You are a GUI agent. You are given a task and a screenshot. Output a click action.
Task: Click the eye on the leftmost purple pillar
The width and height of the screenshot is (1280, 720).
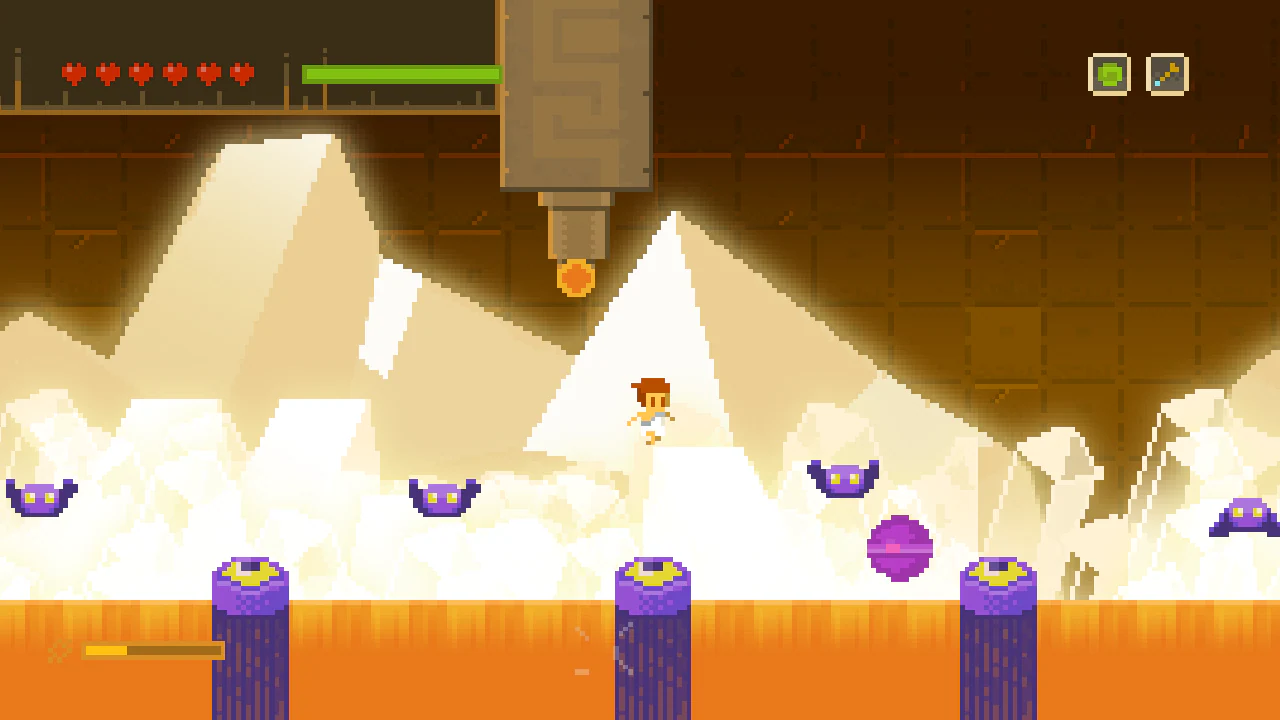(249, 573)
